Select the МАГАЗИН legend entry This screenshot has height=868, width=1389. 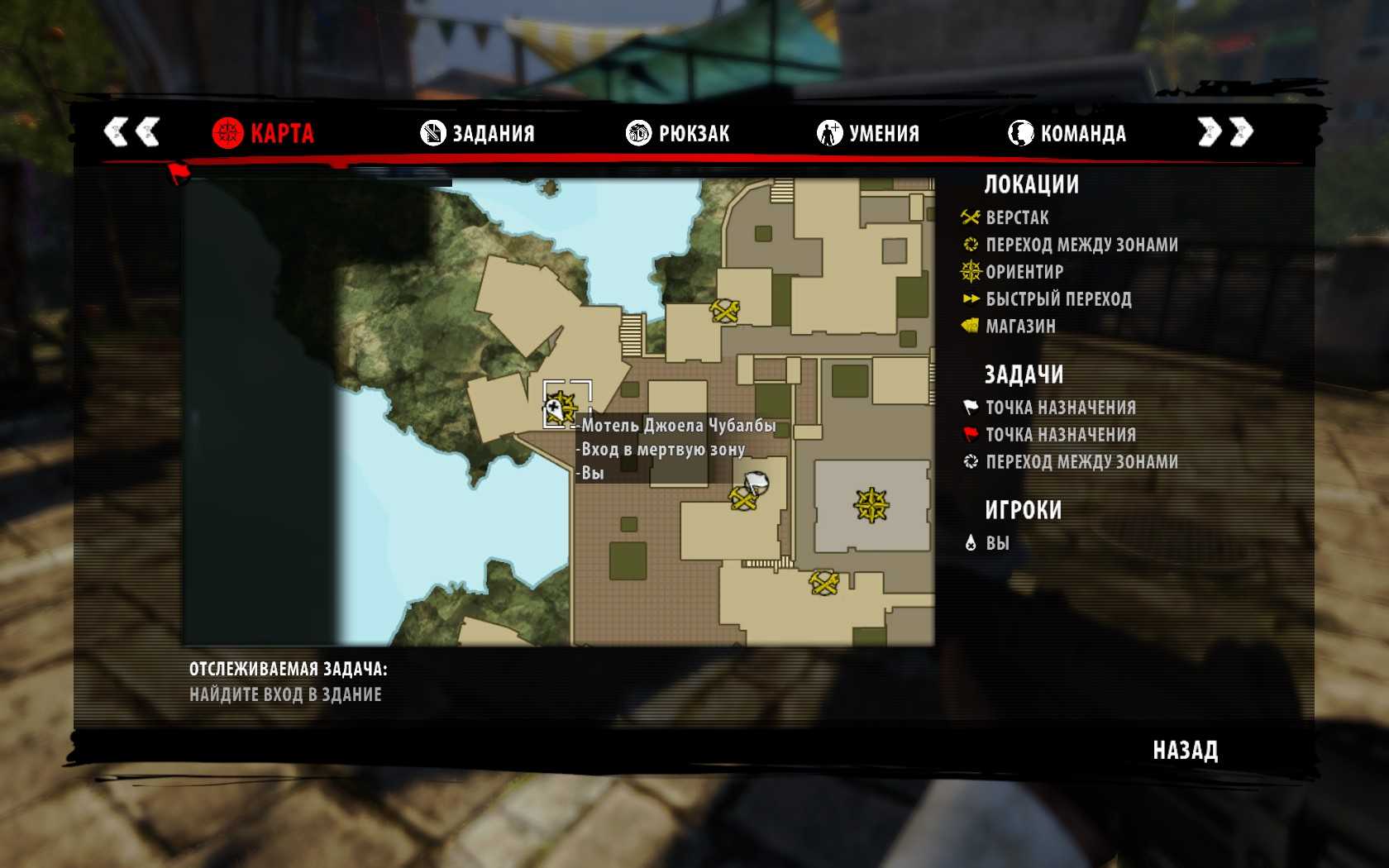pos(1019,327)
